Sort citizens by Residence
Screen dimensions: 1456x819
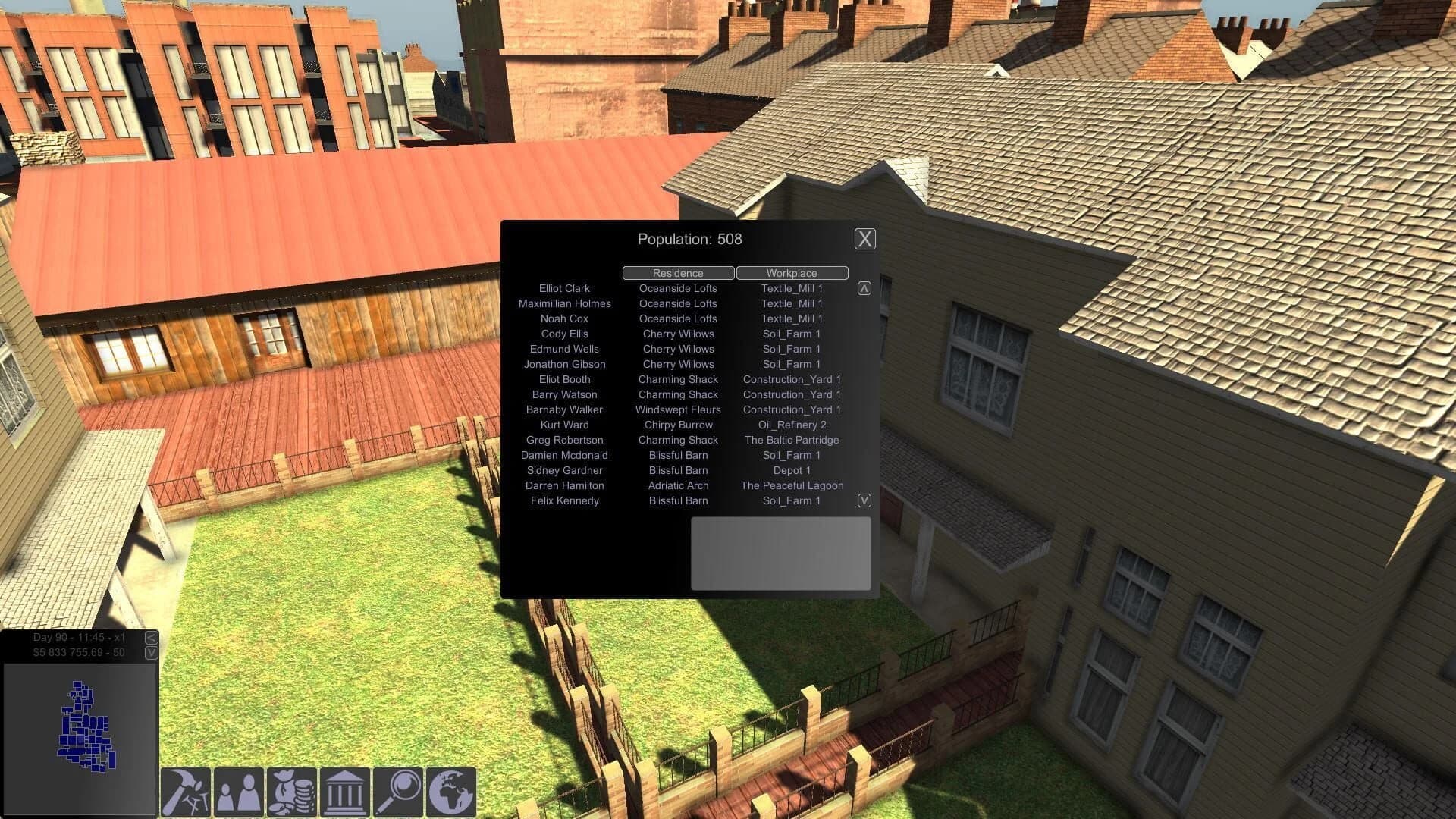tap(677, 273)
